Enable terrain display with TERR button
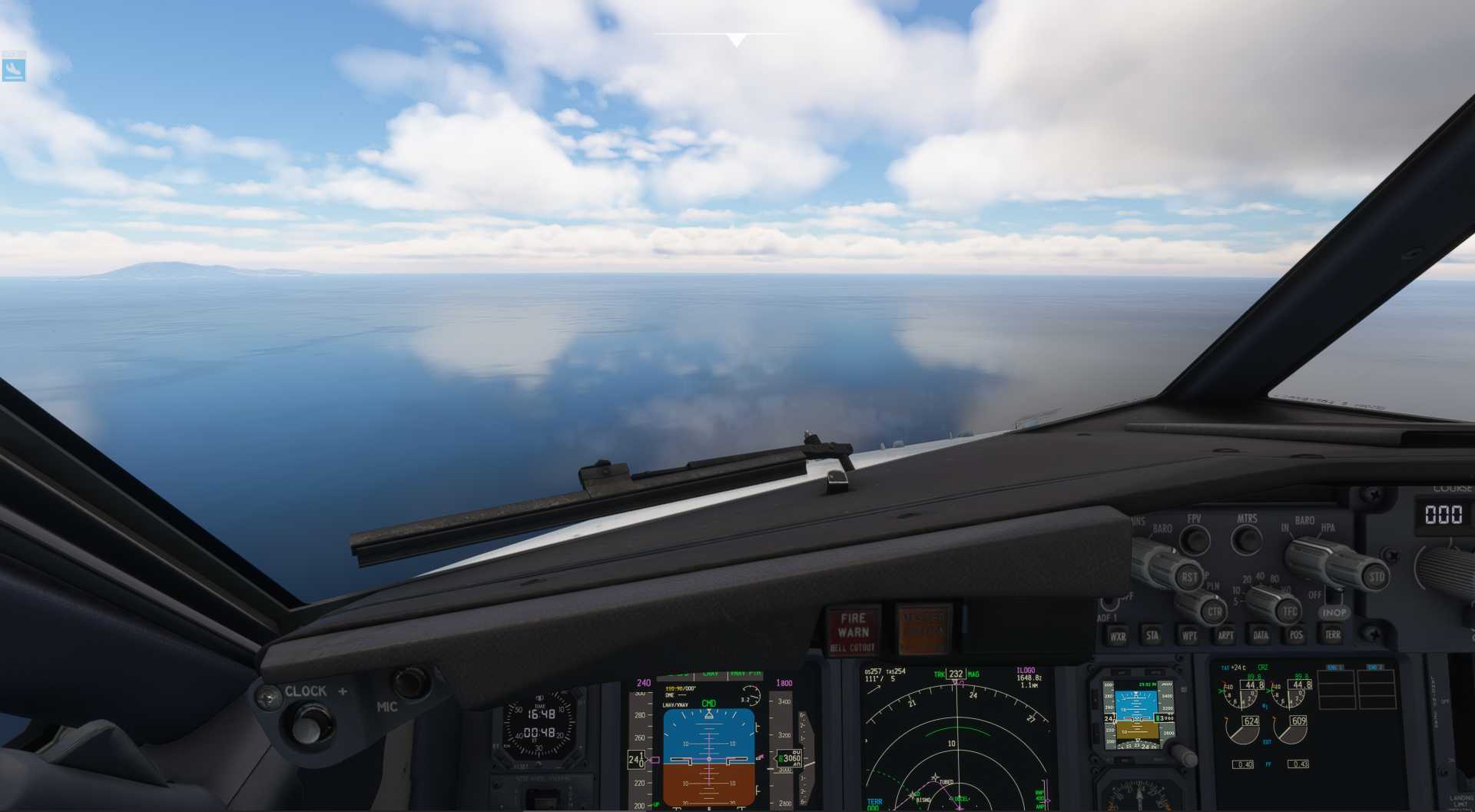 coord(1332,635)
